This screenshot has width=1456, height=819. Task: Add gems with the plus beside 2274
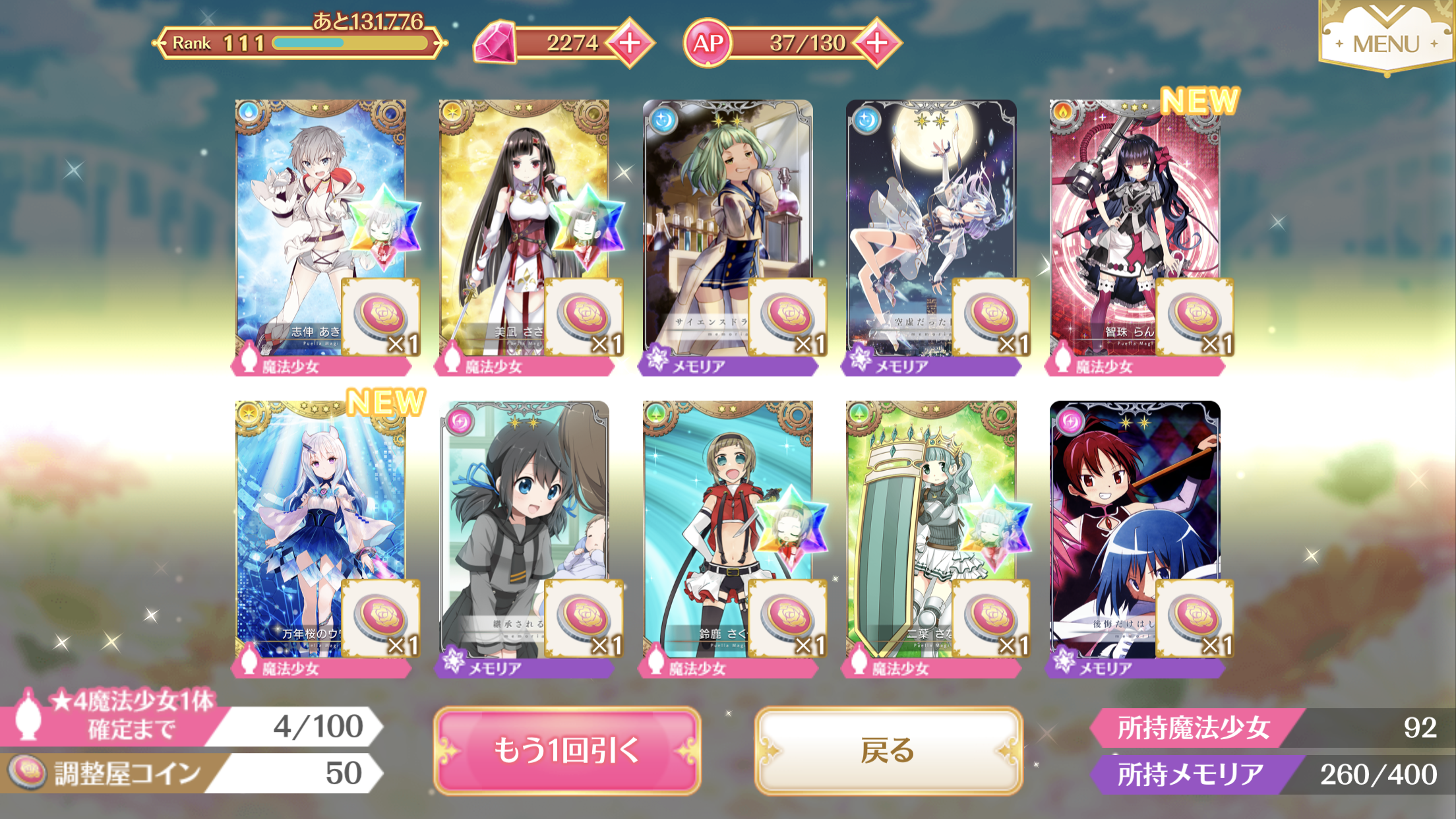630,43
